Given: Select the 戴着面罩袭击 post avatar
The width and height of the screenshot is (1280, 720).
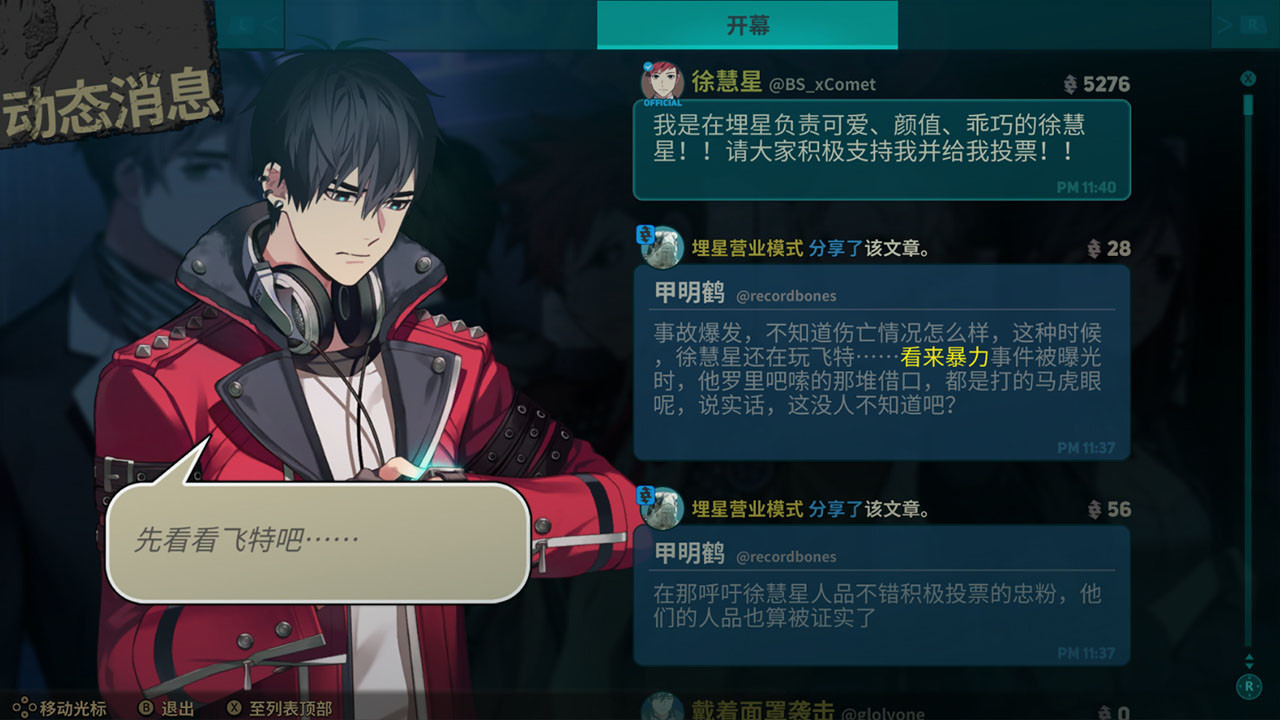Looking at the screenshot, I should click(x=664, y=706).
